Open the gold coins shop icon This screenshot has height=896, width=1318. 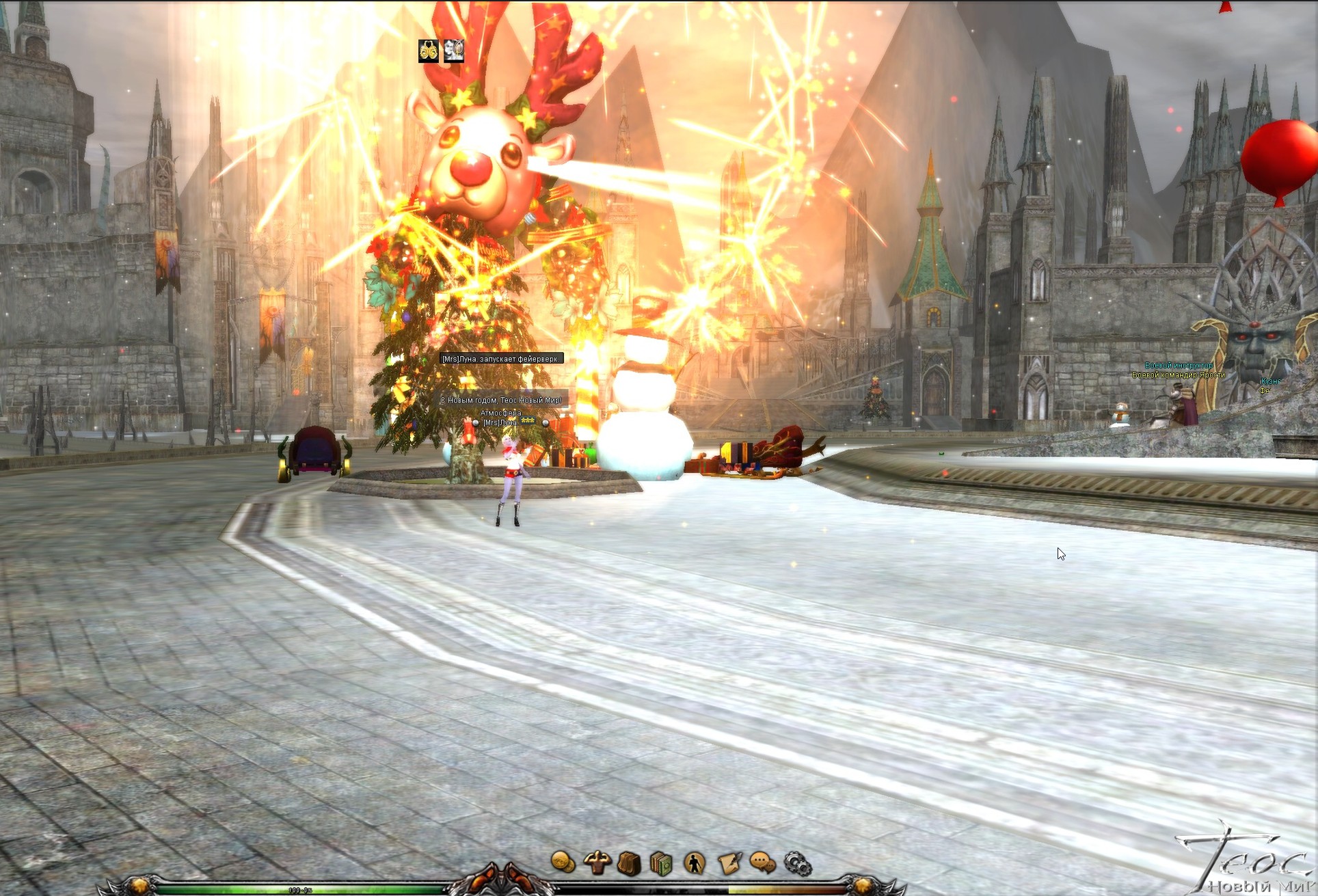coord(563,863)
